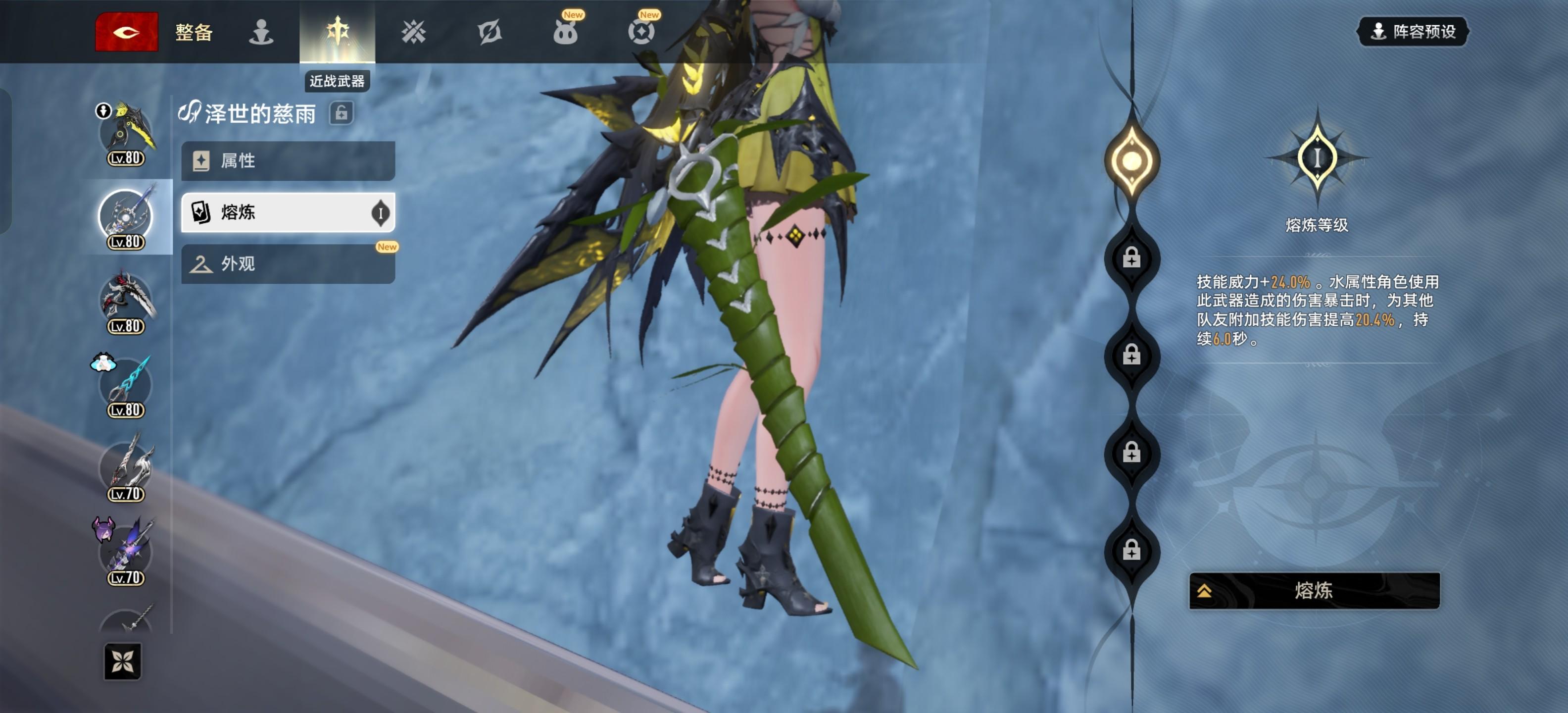The image size is (1568, 713).
Task: Open the pet tab marked New
Action: click(565, 32)
